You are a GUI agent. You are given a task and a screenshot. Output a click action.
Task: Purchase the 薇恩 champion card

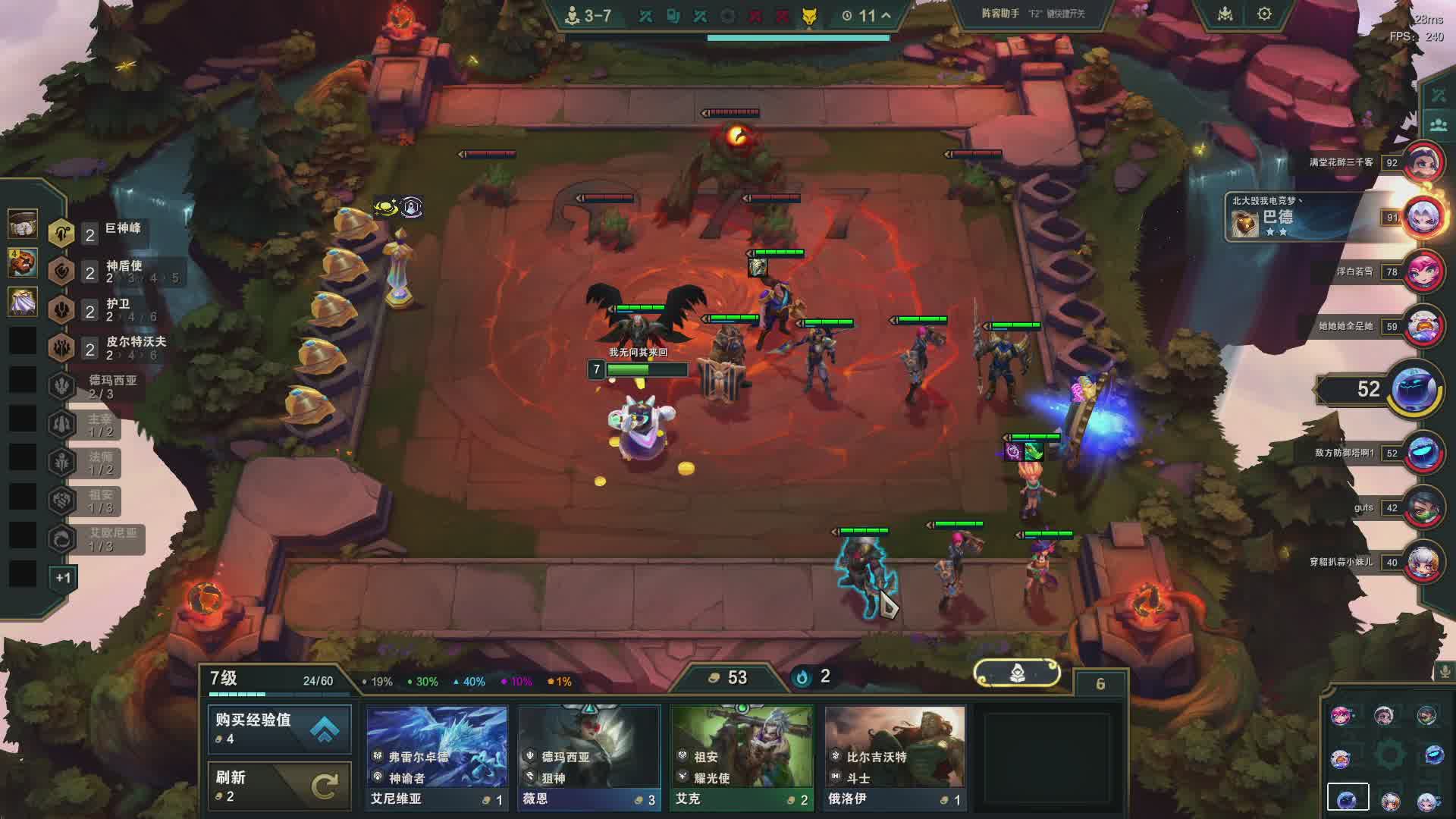pyautogui.click(x=589, y=758)
